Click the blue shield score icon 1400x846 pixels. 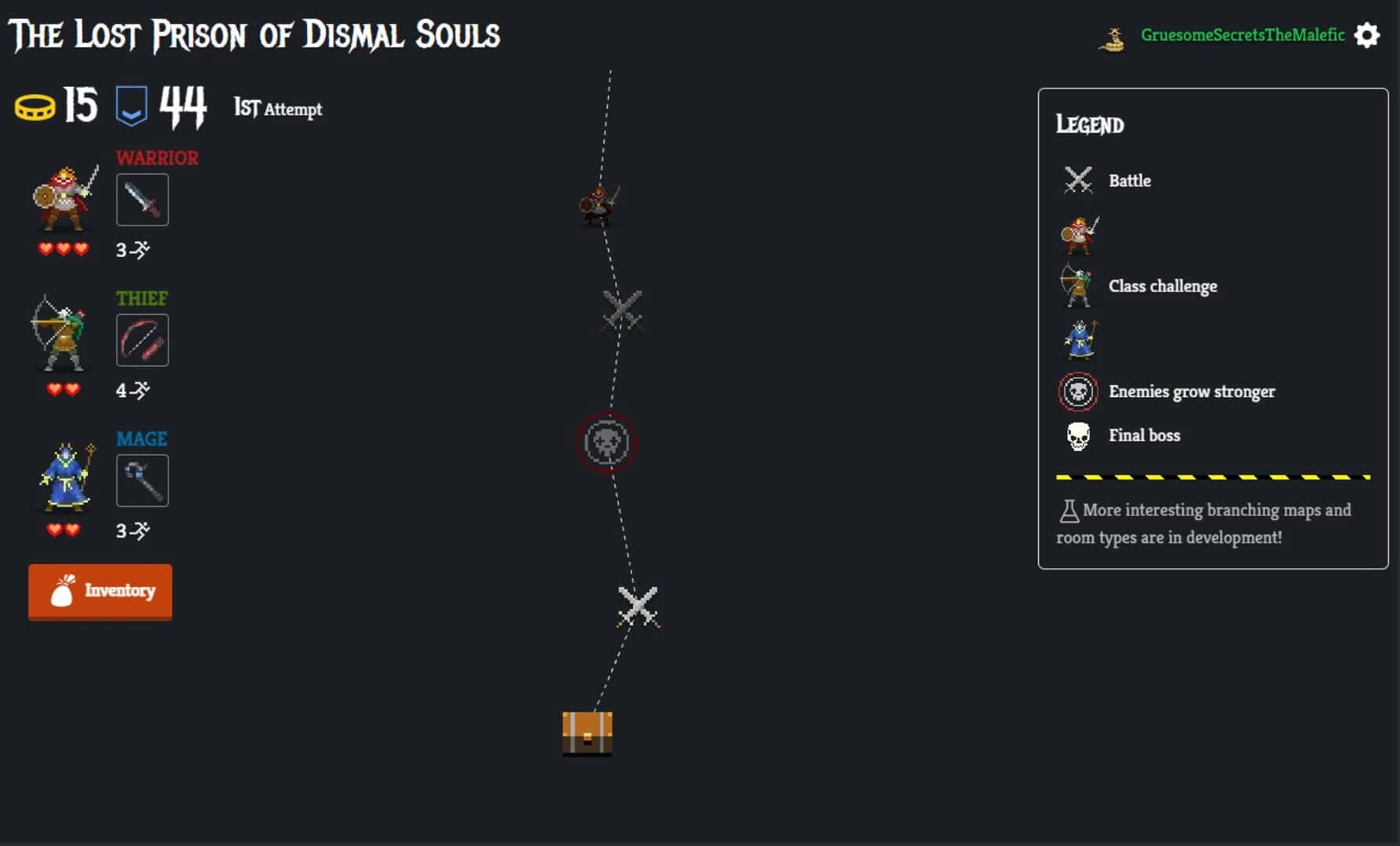[132, 104]
